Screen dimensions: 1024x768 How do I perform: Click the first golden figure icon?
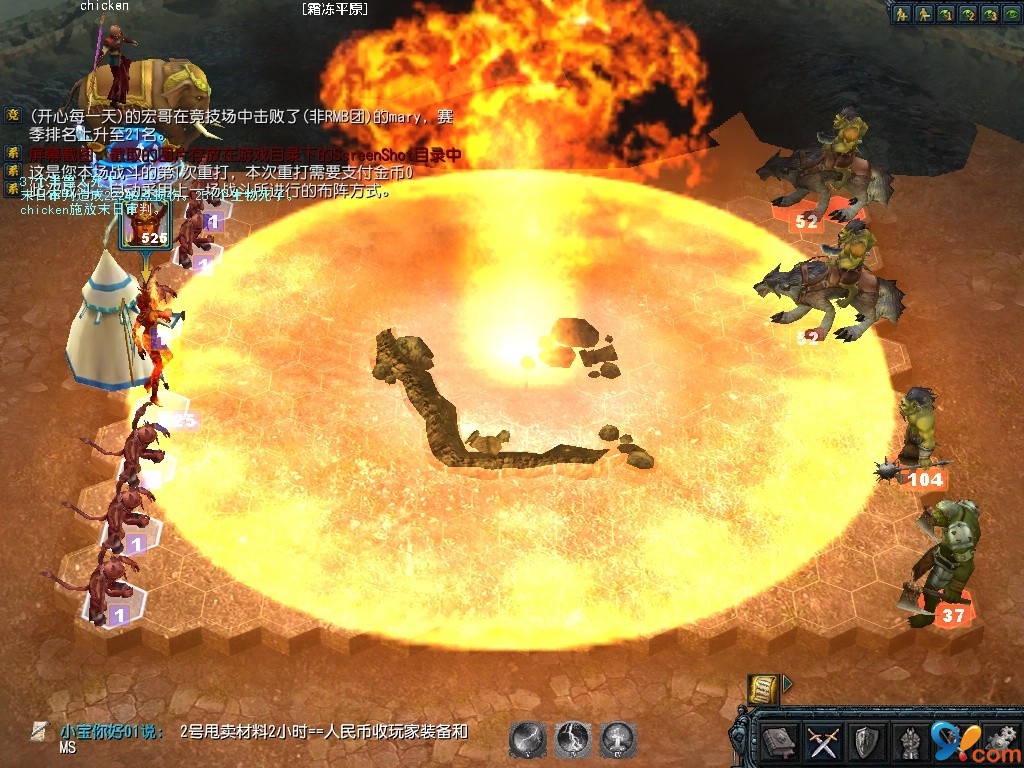(x=903, y=14)
